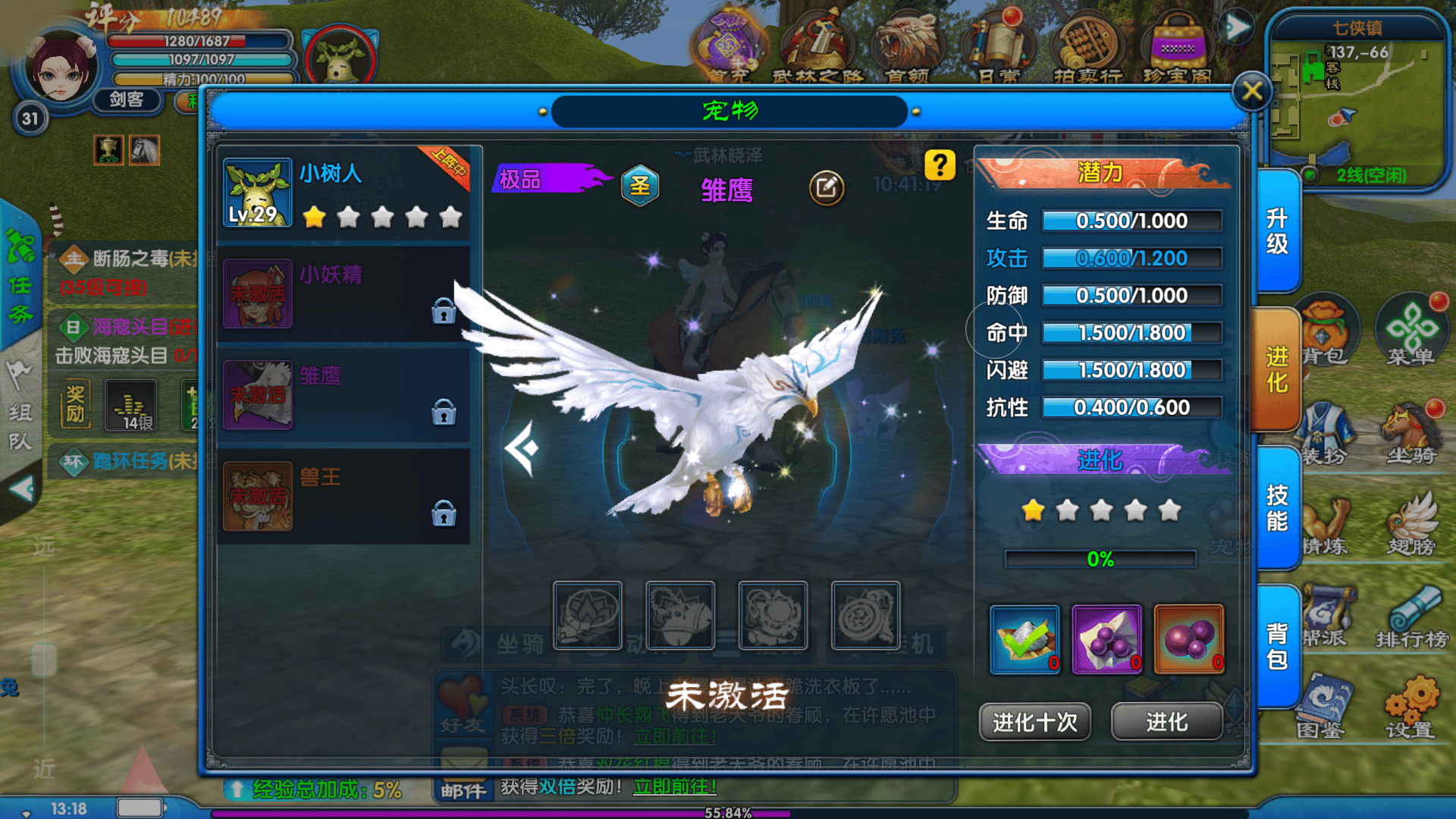This screenshot has width=1456, height=819.
Task: Switch to the 升级 tab
Action: (x=1277, y=231)
